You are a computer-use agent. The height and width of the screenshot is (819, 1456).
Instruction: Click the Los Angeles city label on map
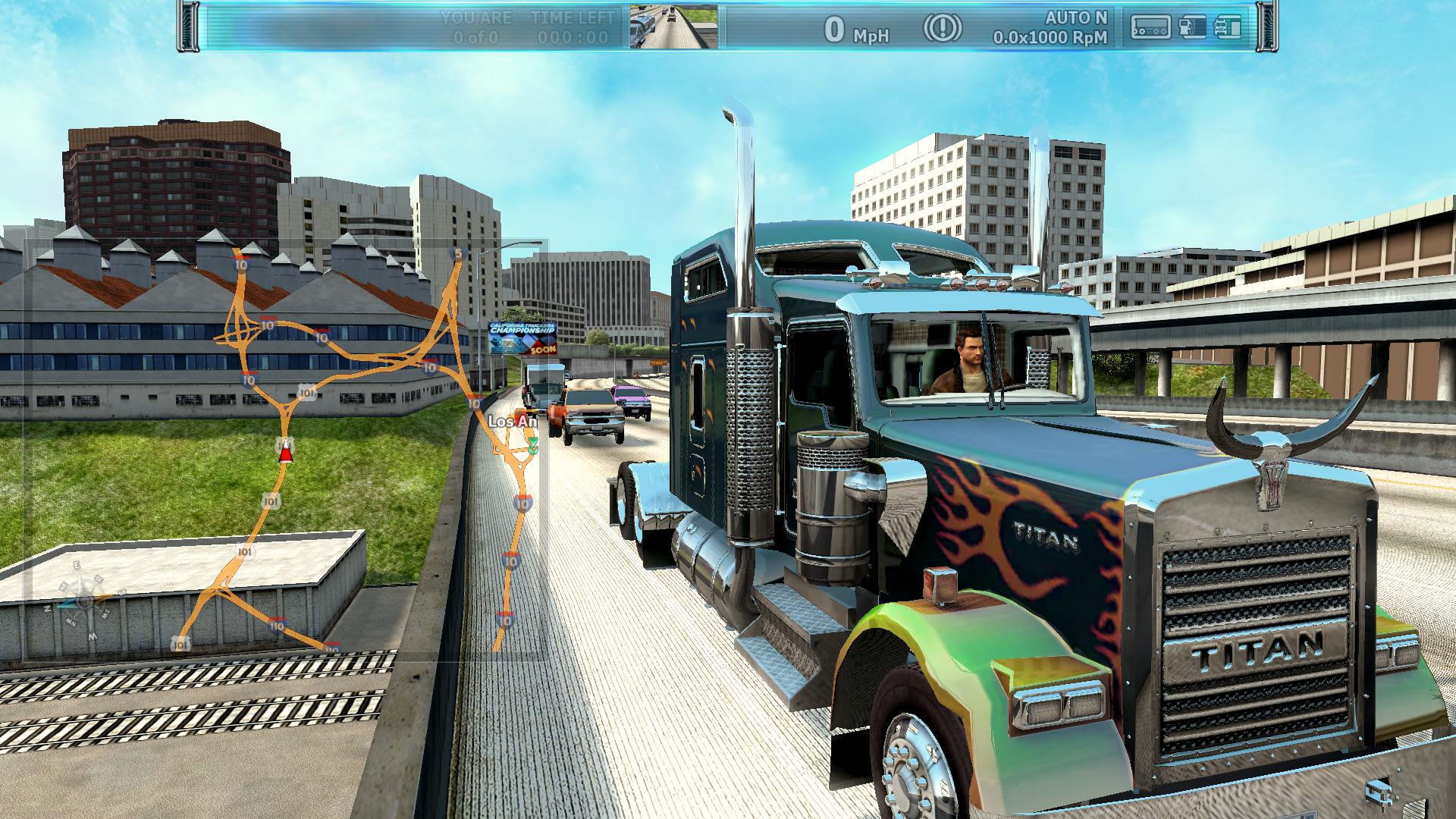point(513,421)
